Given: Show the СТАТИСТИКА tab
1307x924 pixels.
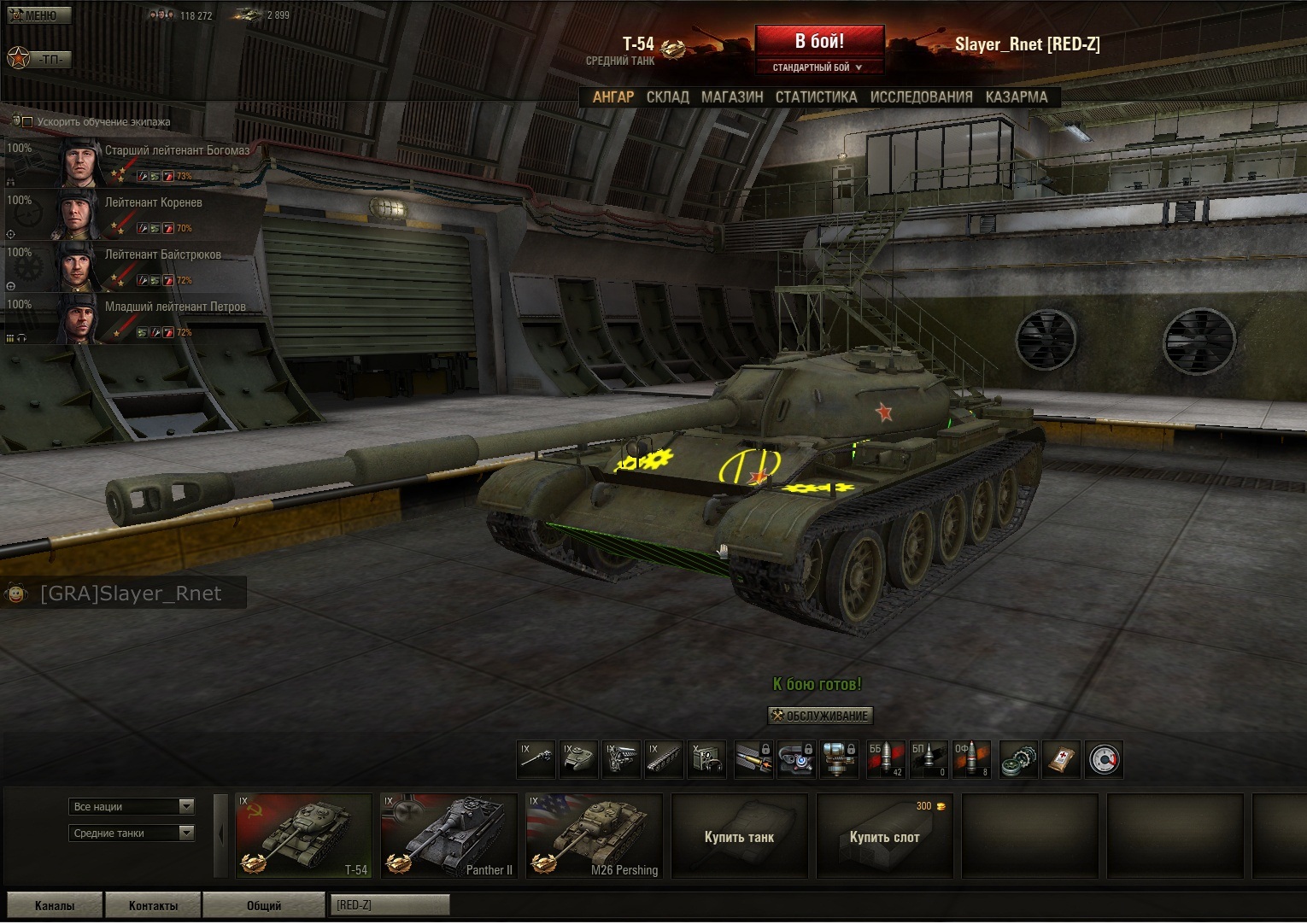Looking at the screenshot, I should tap(816, 97).
